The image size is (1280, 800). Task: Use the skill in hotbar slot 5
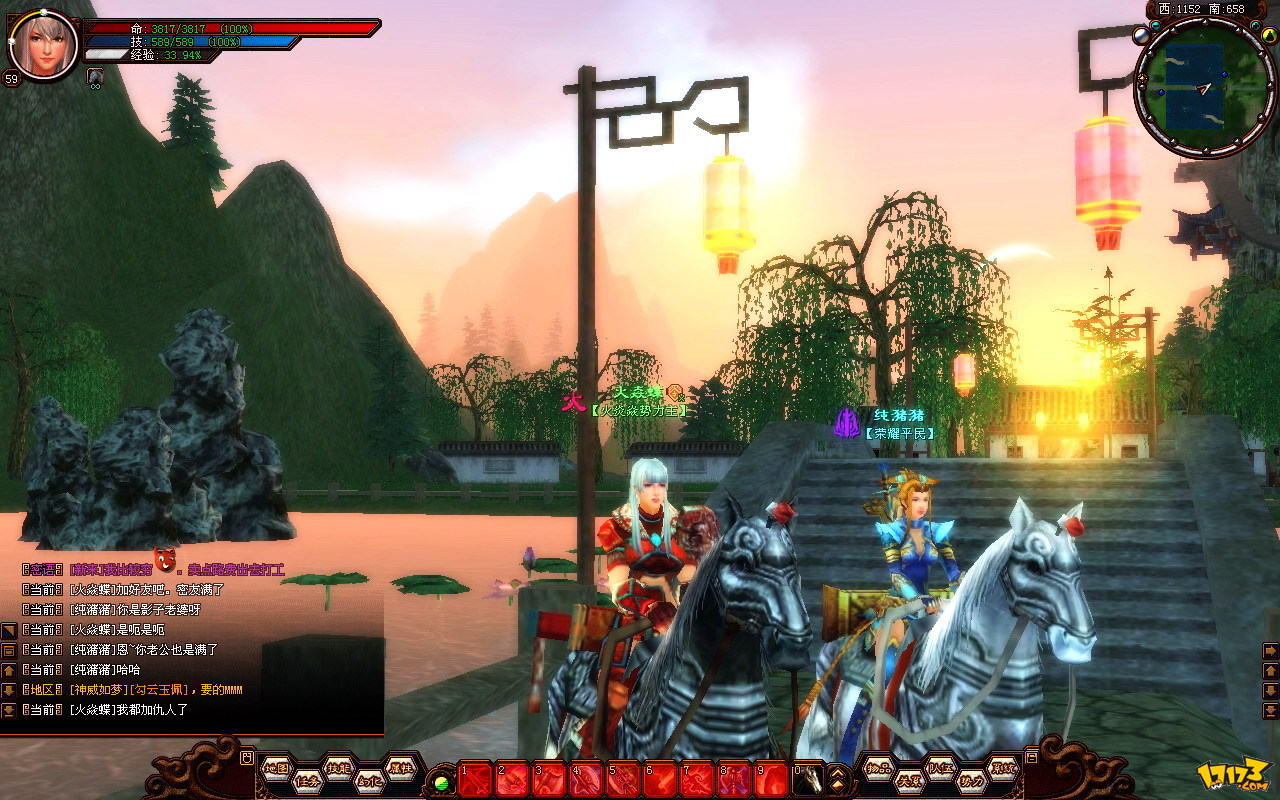click(622, 779)
